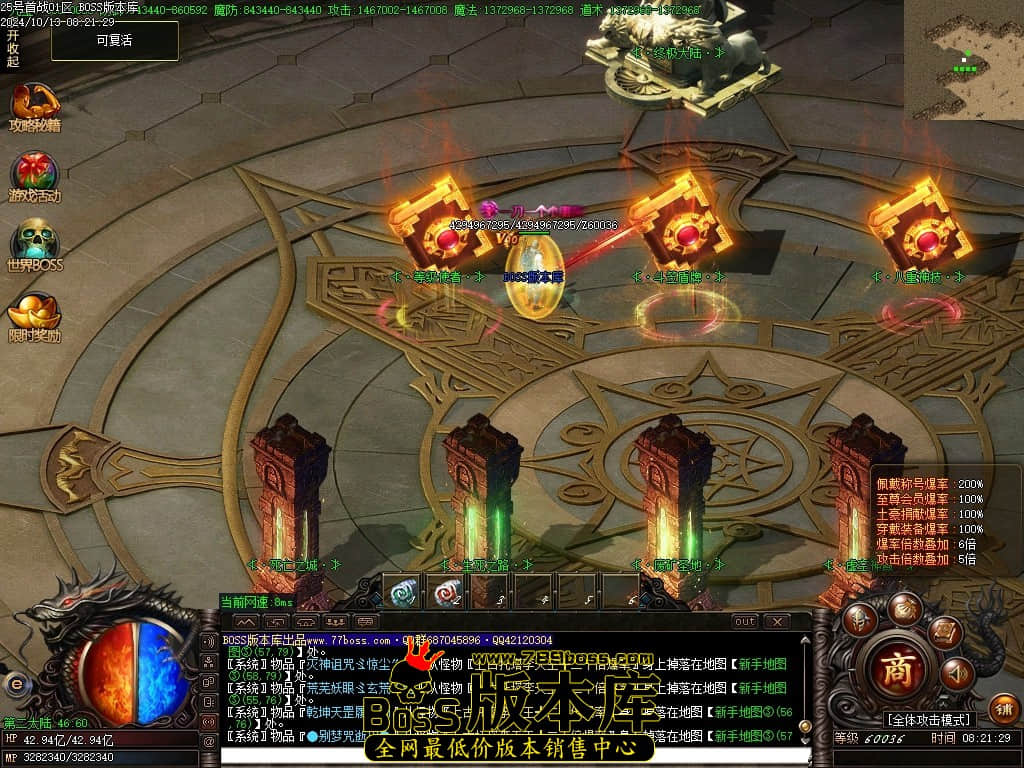Use the red scroll in hotbar slot 2
The width and height of the screenshot is (1024, 768).
pos(448,591)
